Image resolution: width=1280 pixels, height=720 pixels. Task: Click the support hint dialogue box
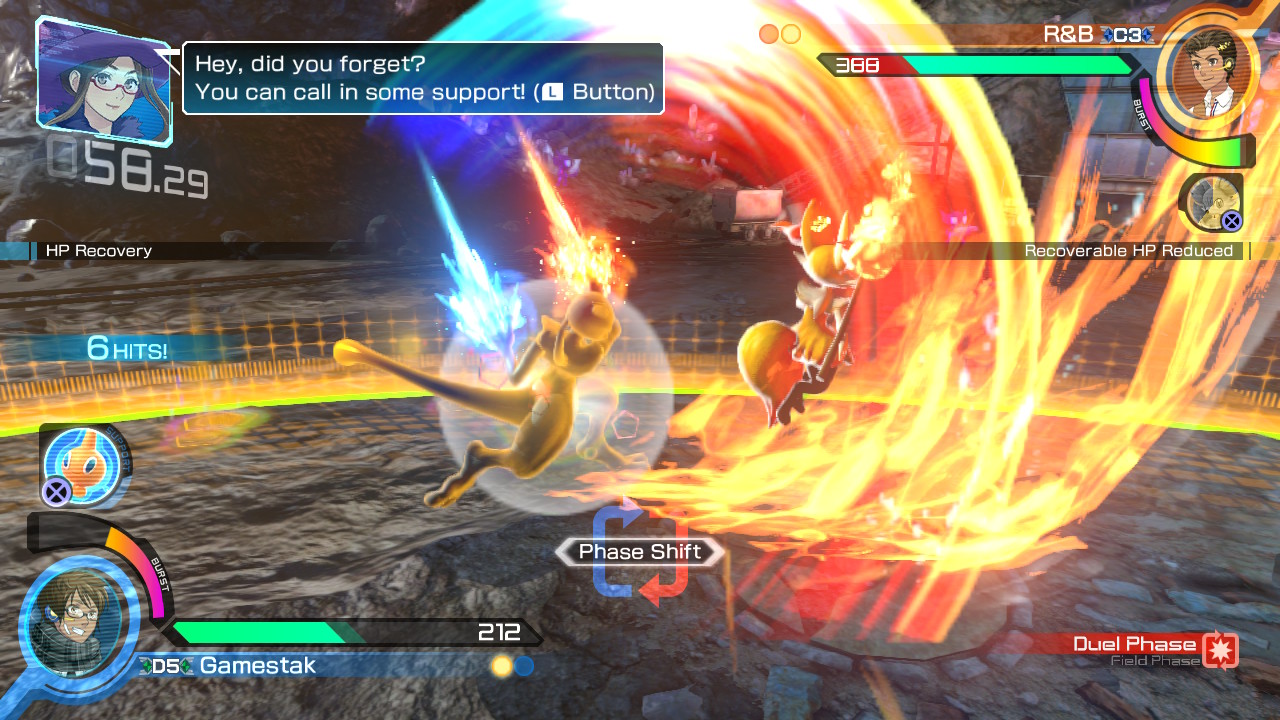tap(423, 78)
